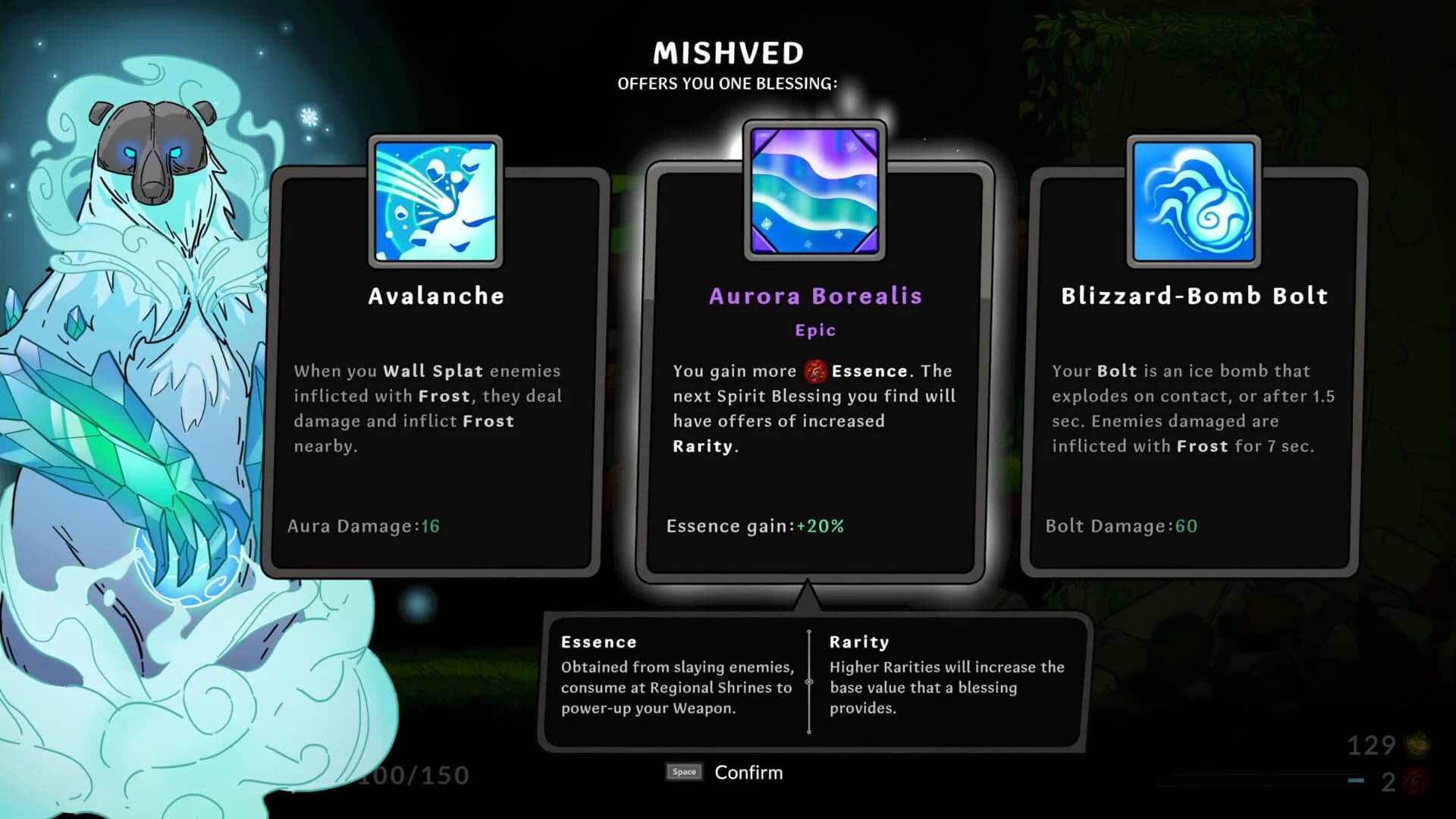Click the MISHVED blessing title heading
Viewport: 1456px width, 819px height.
click(726, 52)
